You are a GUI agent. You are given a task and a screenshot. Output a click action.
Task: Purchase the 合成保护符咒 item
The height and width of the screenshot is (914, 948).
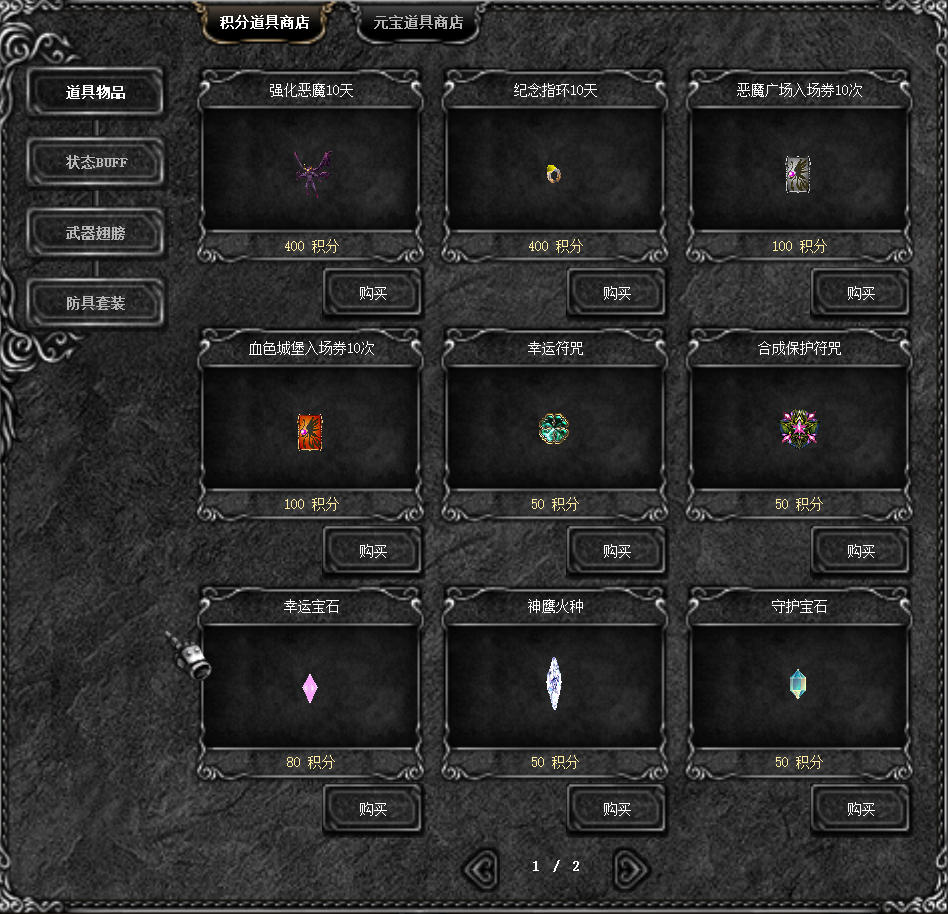tap(861, 551)
